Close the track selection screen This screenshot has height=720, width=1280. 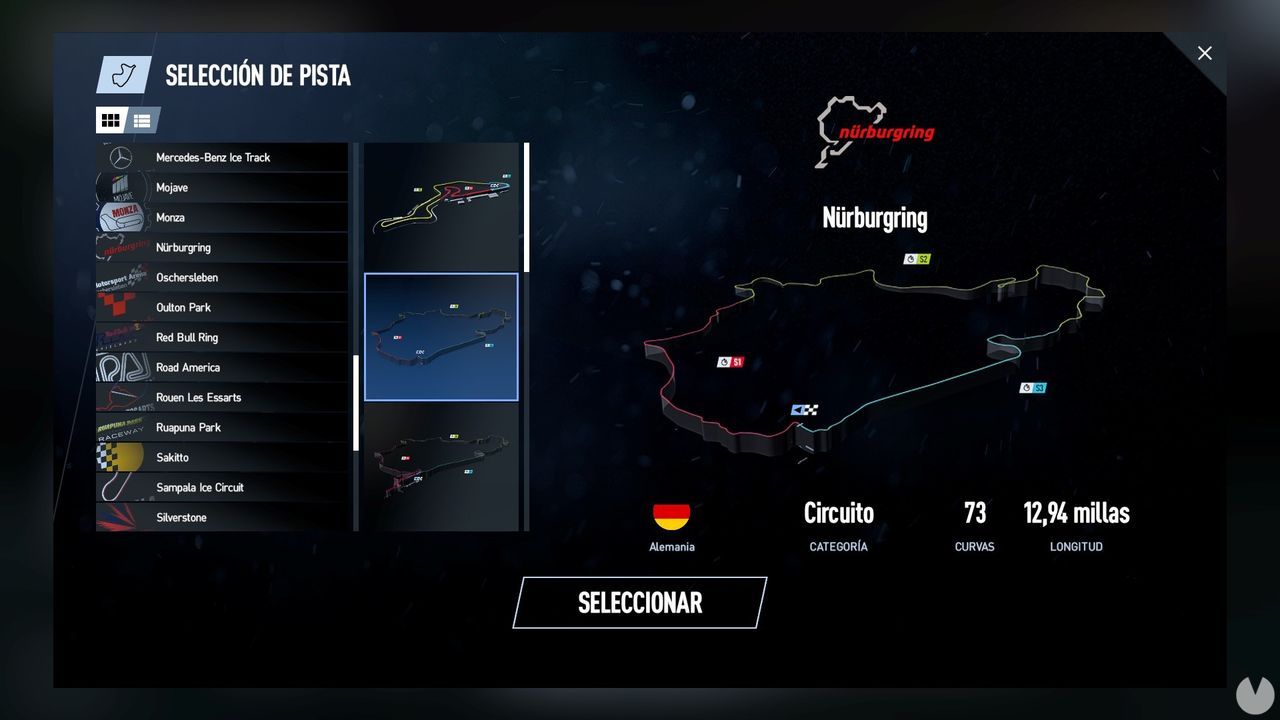pyautogui.click(x=1205, y=53)
